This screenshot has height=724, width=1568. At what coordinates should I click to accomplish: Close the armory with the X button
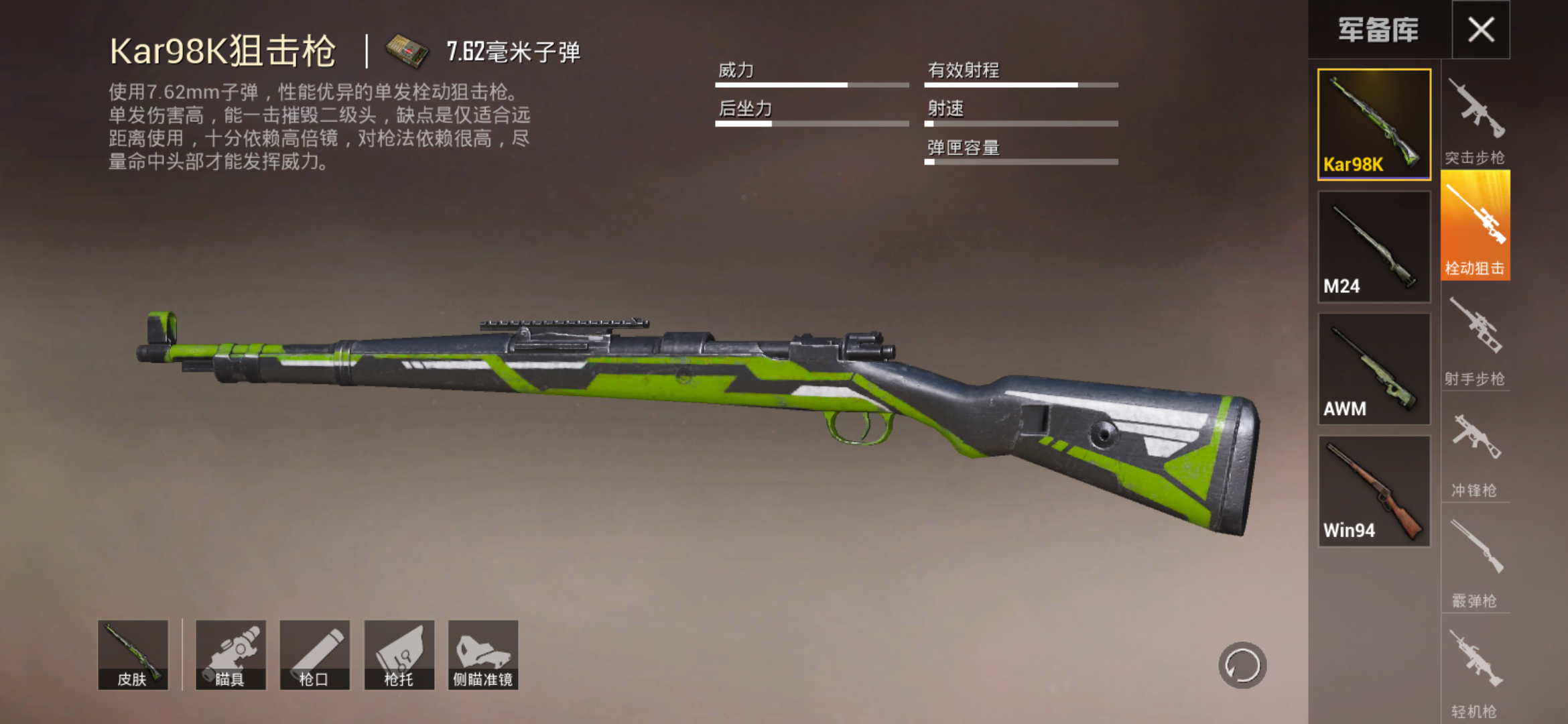tap(1482, 28)
